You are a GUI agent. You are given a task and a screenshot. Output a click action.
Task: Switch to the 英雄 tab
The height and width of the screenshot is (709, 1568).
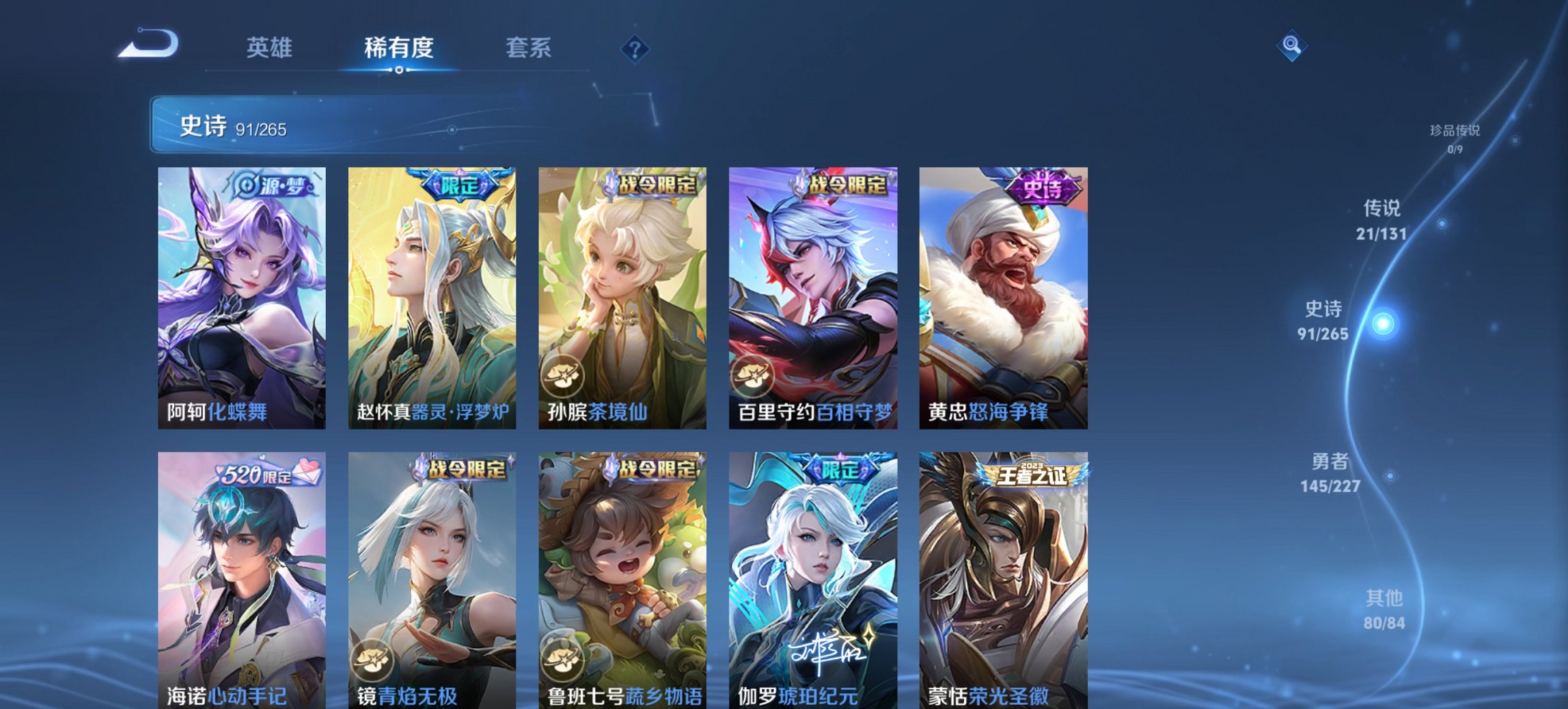[x=271, y=47]
